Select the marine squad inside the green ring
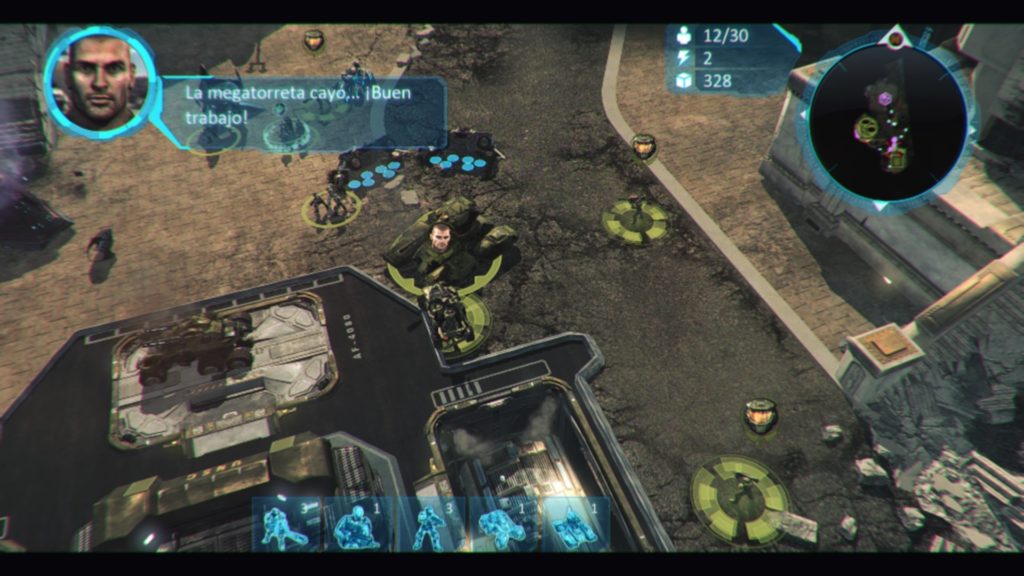 click(331, 205)
